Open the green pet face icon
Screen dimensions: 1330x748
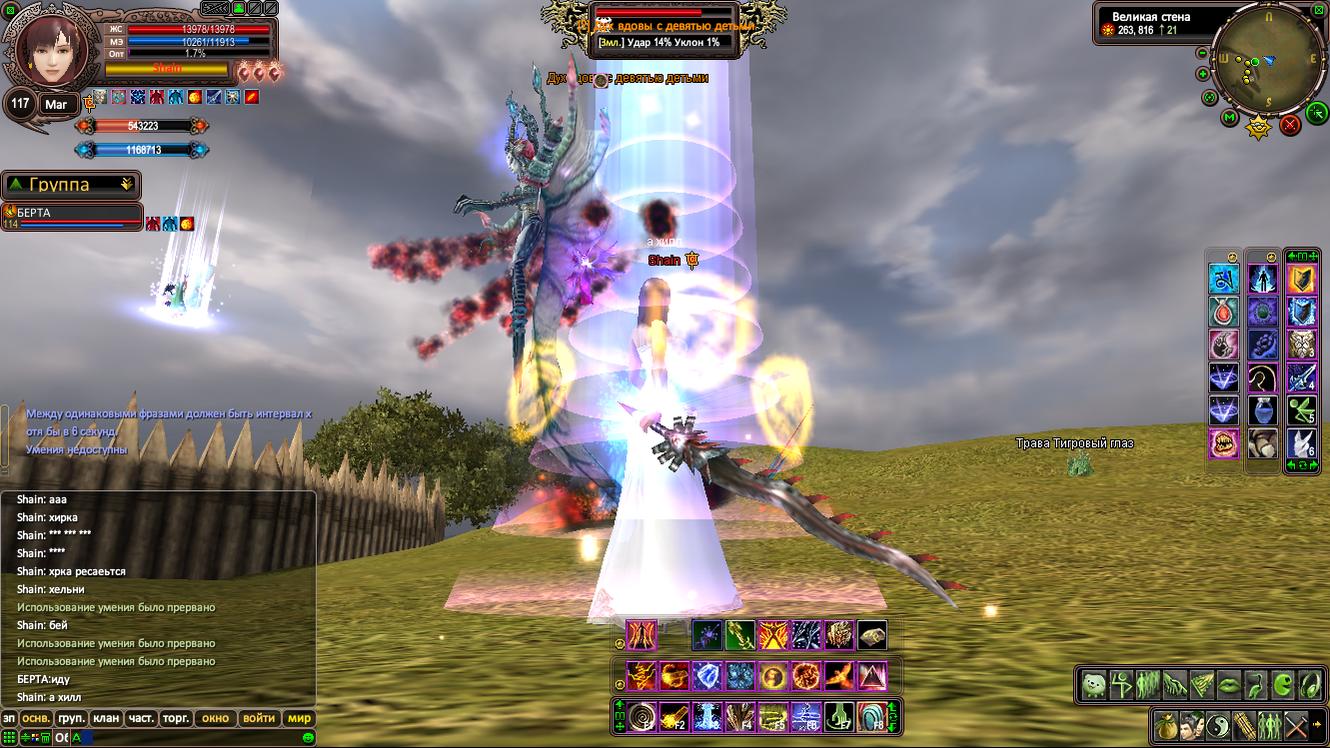[x=1095, y=686]
